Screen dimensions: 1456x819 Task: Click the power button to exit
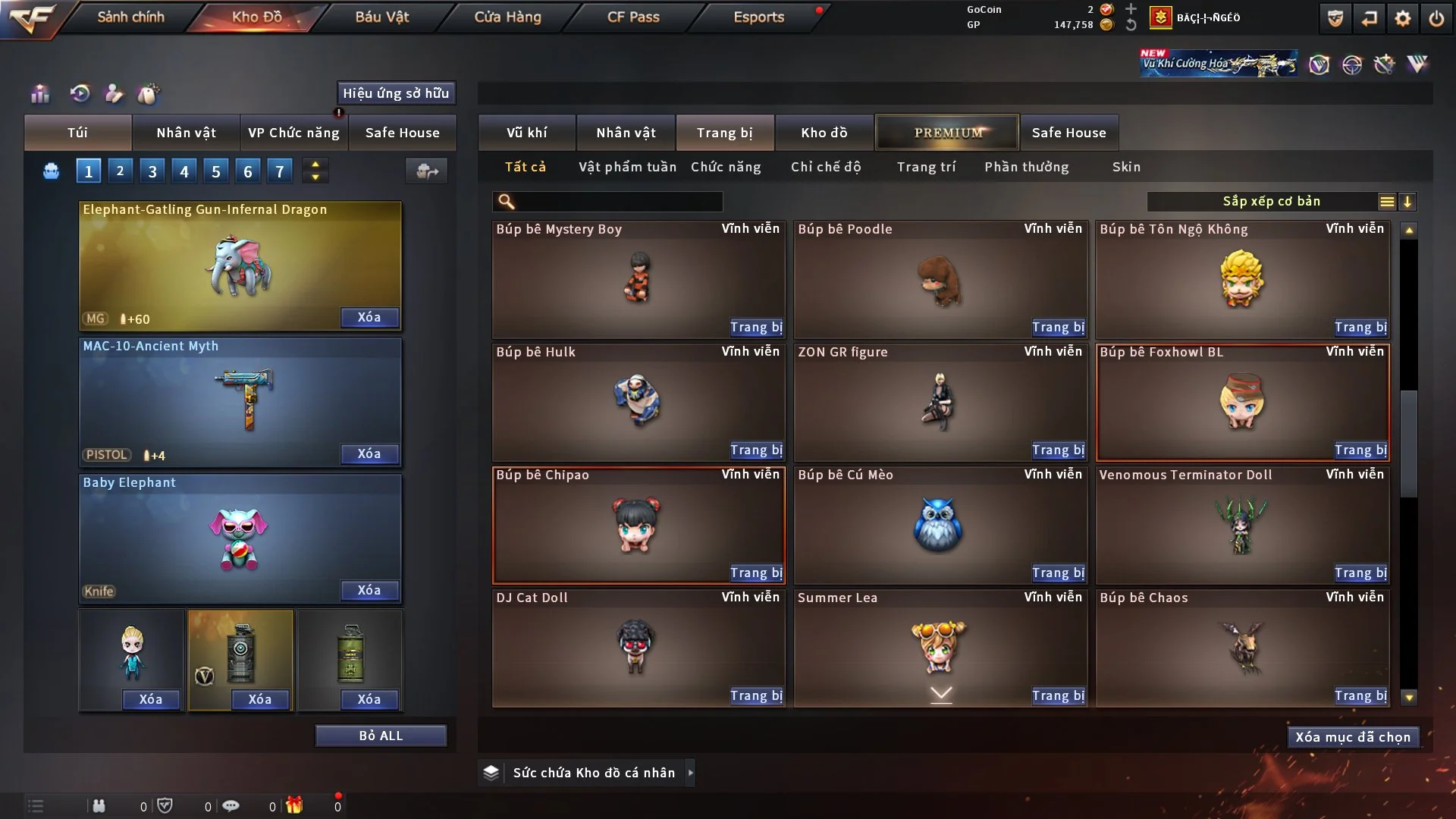(1436, 18)
